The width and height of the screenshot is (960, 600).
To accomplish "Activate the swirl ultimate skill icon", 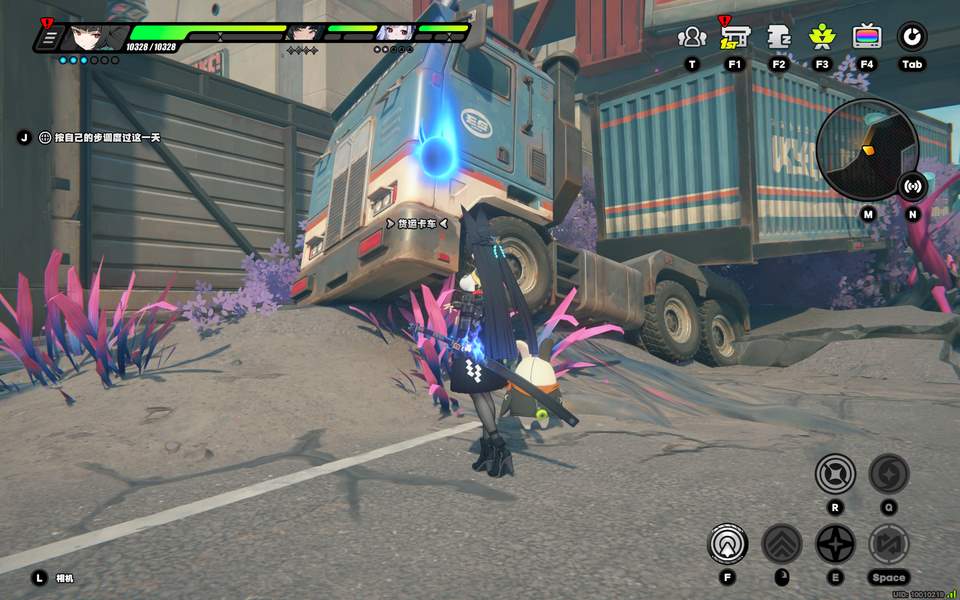I will point(888,473).
